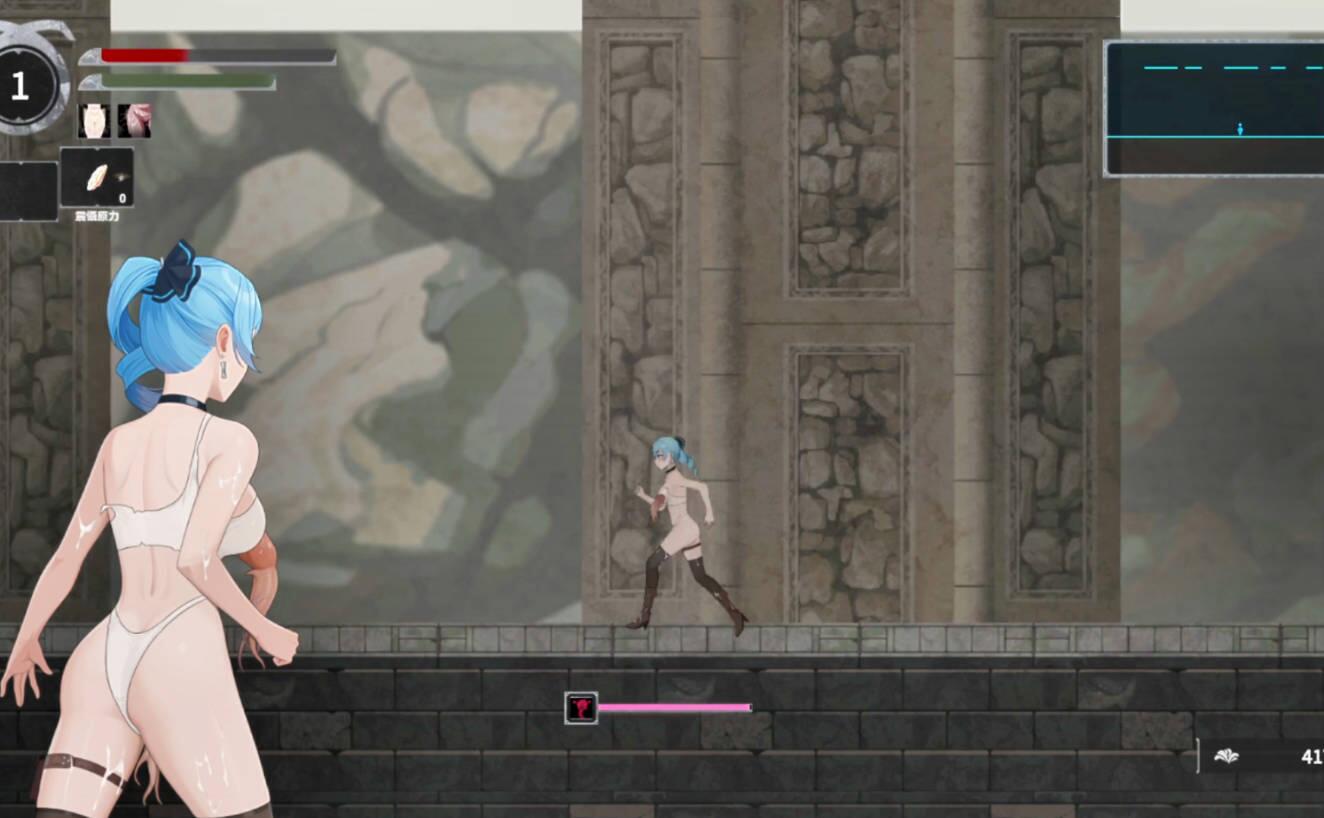Click the 震慑原力 label text

(x=97, y=214)
